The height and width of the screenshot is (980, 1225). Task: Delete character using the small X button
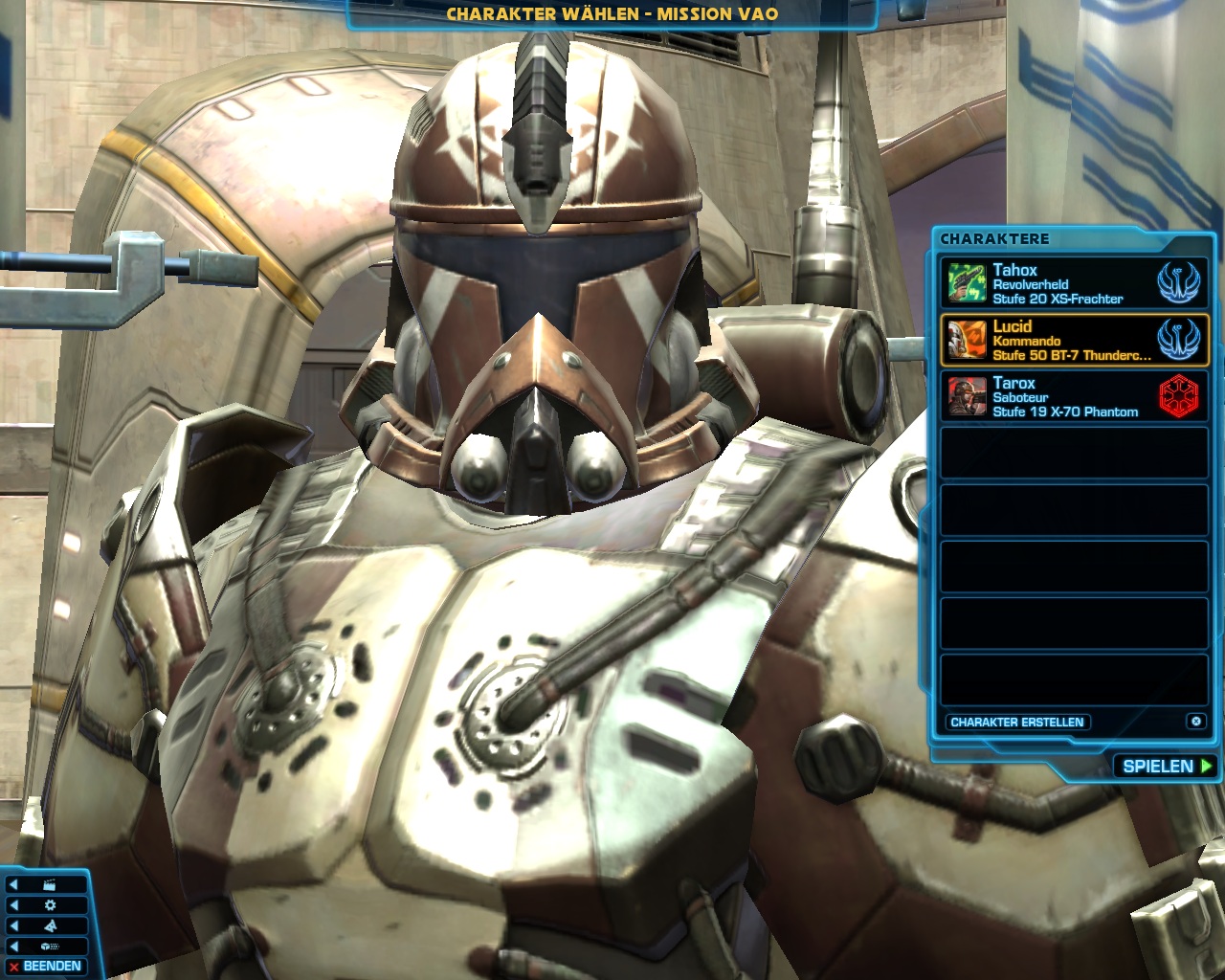click(1195, 722)
